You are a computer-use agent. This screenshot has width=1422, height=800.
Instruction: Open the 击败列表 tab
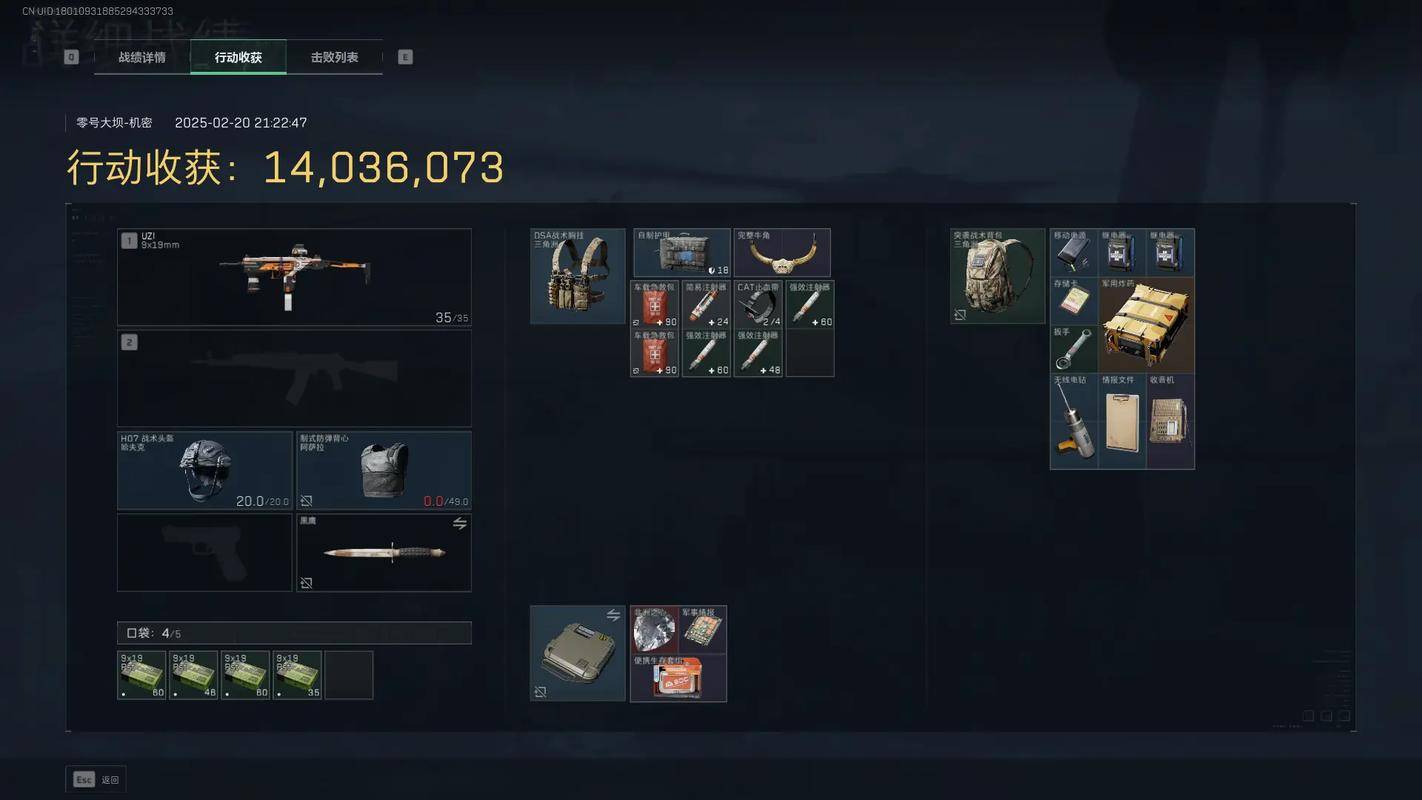click(x=334, y=57)
